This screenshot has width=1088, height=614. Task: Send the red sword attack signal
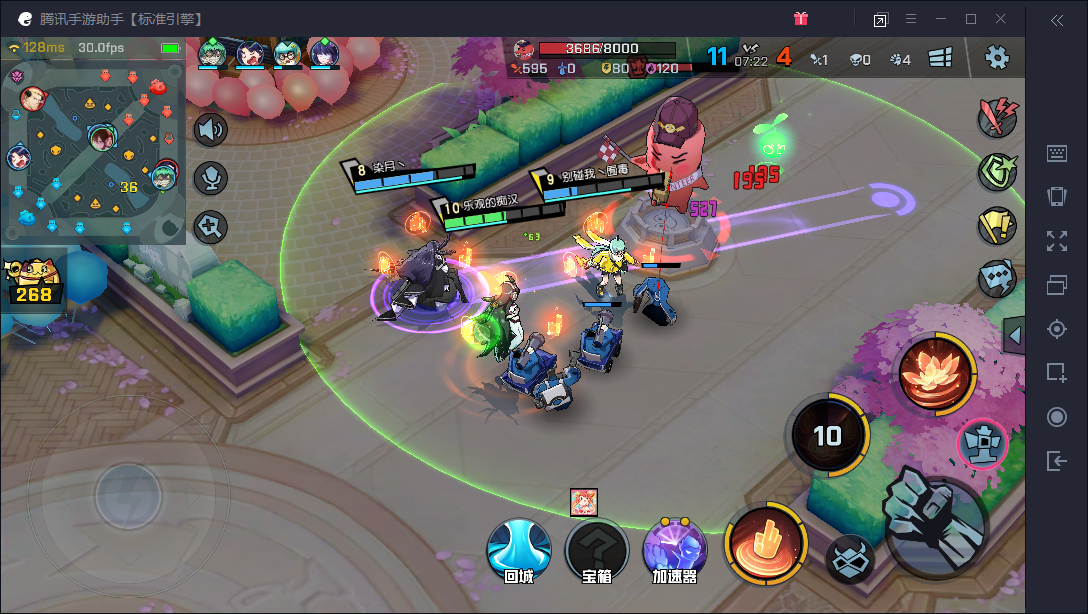[x=997, y=117]
